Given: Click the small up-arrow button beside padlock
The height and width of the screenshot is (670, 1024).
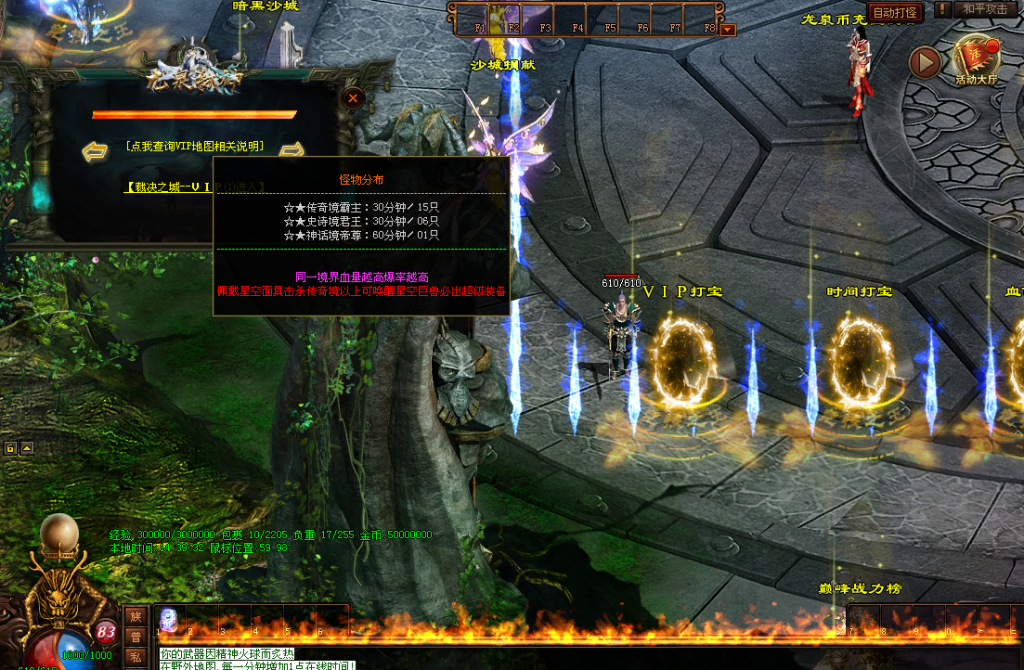Looking at the screenshot, I should [x=27, y=448].
